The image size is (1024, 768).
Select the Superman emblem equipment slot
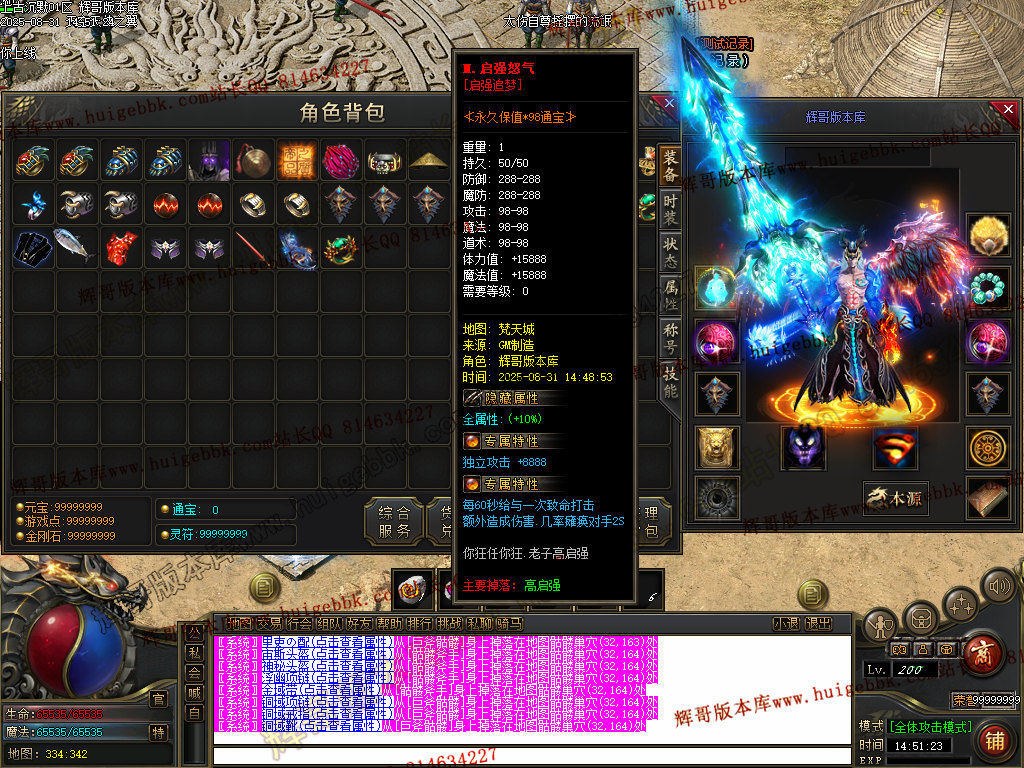(895, 447)
